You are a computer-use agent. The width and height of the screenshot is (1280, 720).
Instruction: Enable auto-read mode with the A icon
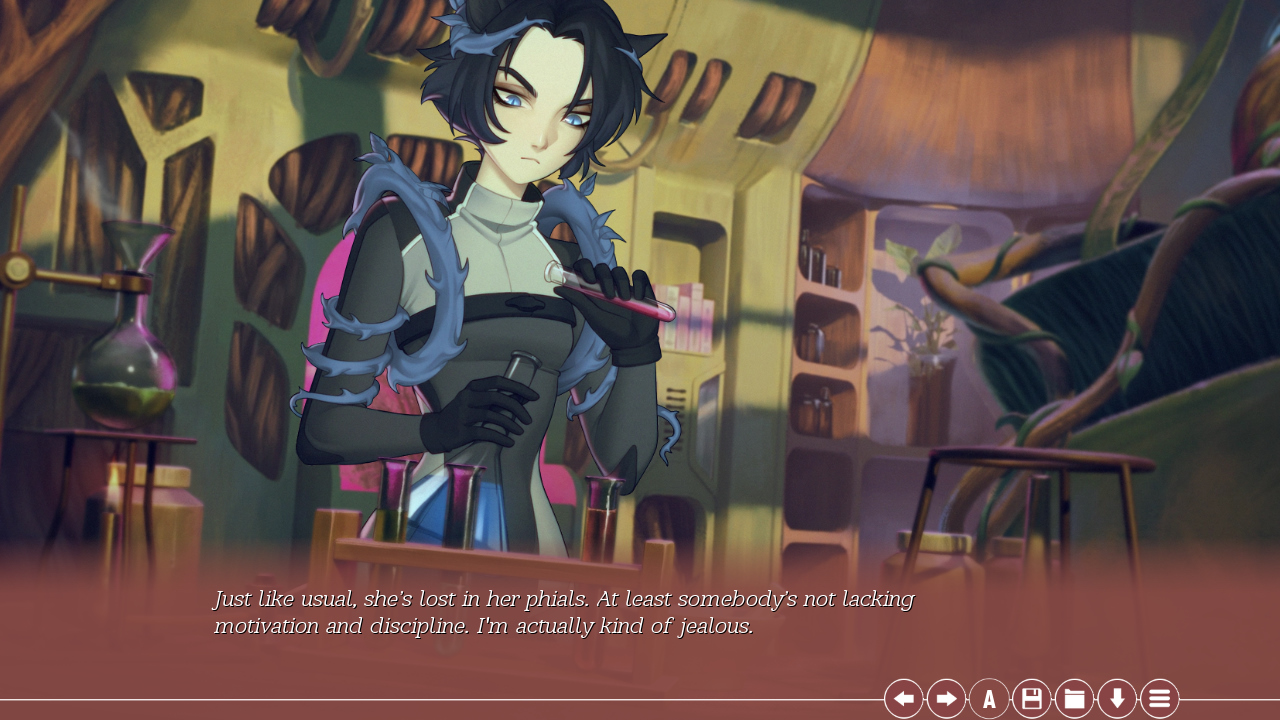(988, 698)
